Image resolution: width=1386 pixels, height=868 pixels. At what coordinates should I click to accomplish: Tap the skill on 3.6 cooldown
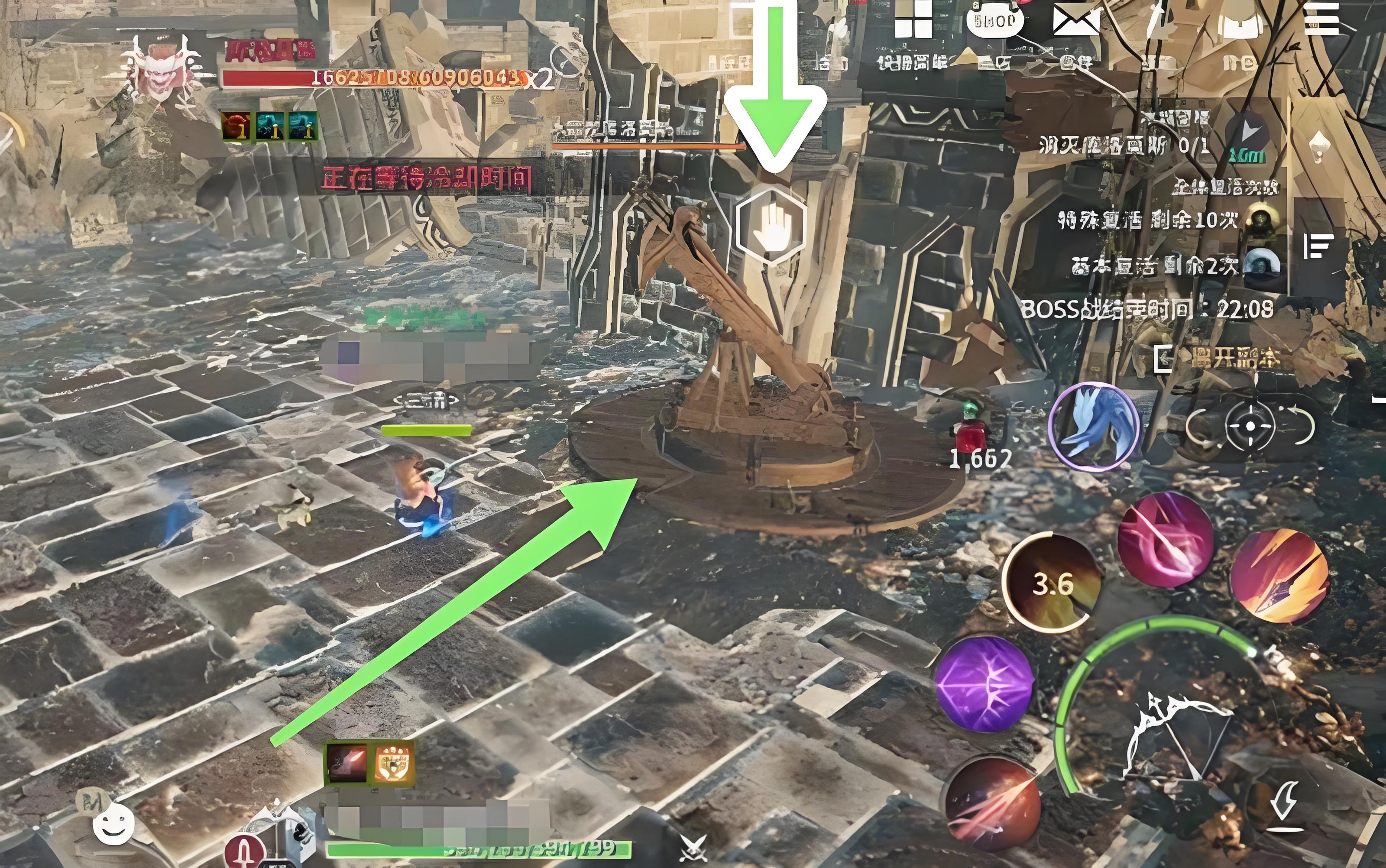click(x=1052, y=583)
